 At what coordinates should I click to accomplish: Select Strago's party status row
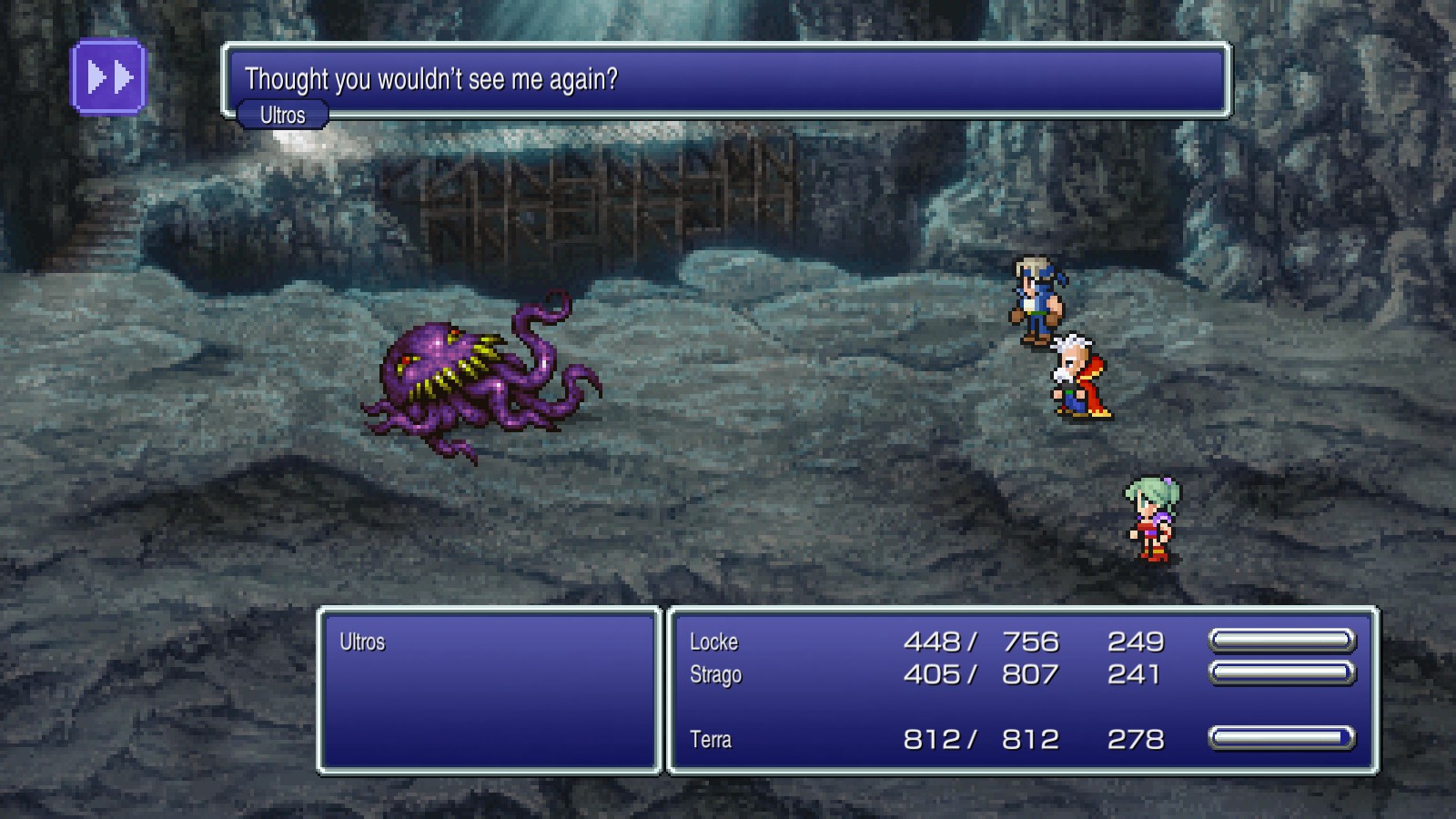pos(716,675)
